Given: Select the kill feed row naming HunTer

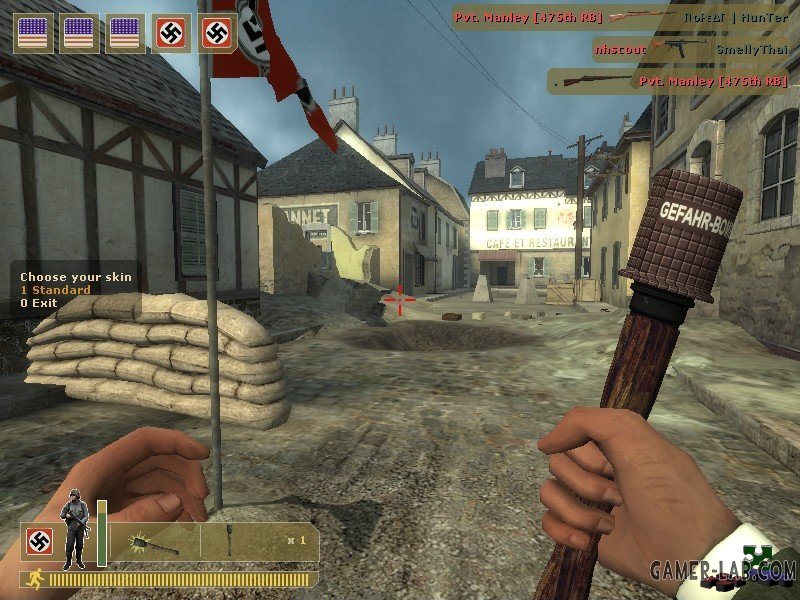Looking at the screenshot, I should pyautogui.click(x=626, y=17).
